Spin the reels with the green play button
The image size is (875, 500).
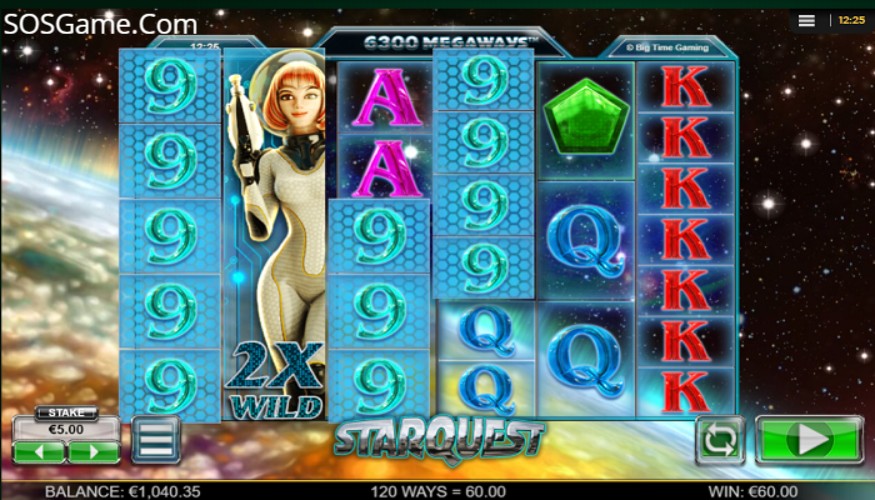tap(808, 440)
